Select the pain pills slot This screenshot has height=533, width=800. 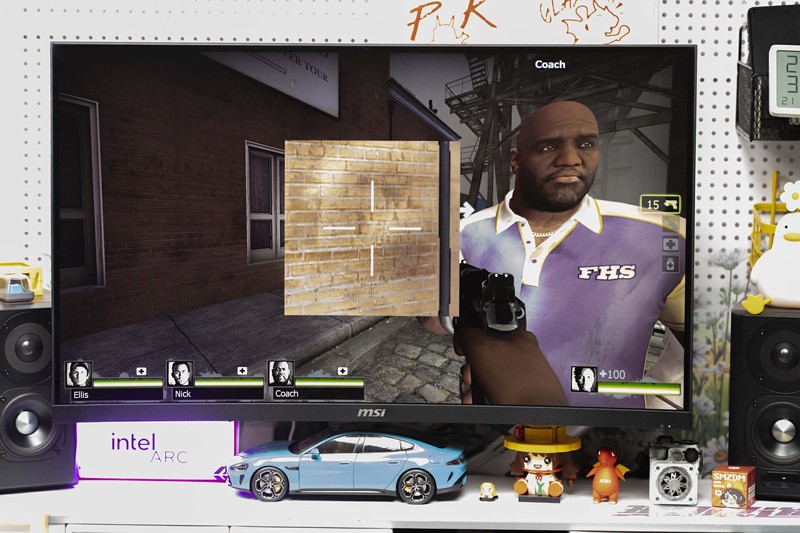tap(669, 264)
